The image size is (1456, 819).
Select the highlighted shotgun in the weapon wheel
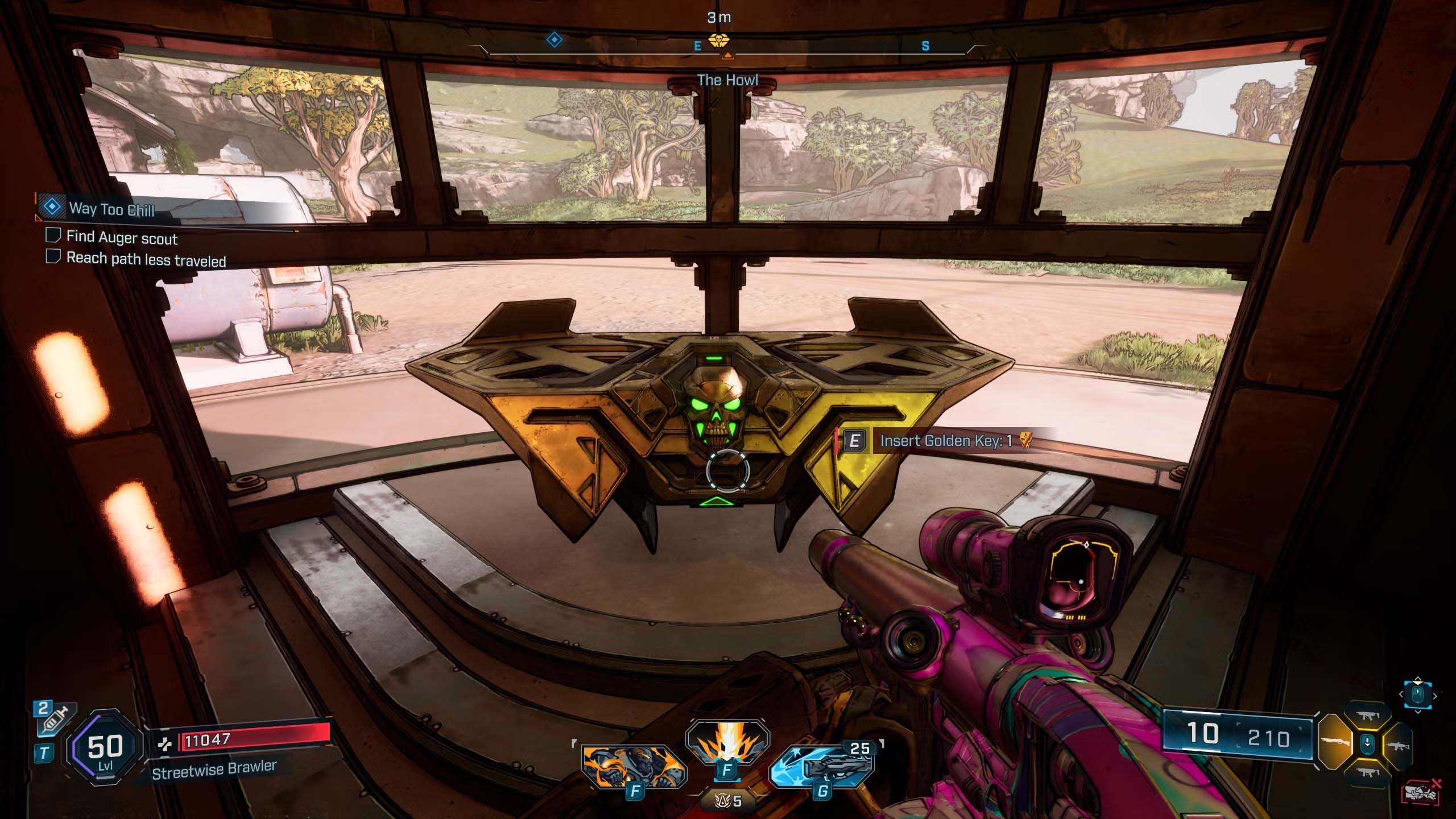point(1338,742)
